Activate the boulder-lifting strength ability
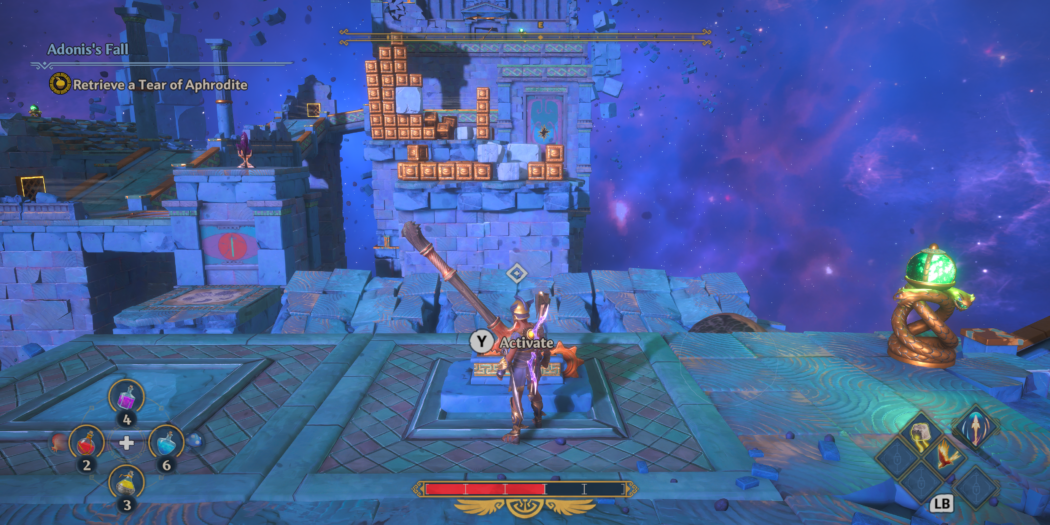1050x525 pixels. (921, 432)
